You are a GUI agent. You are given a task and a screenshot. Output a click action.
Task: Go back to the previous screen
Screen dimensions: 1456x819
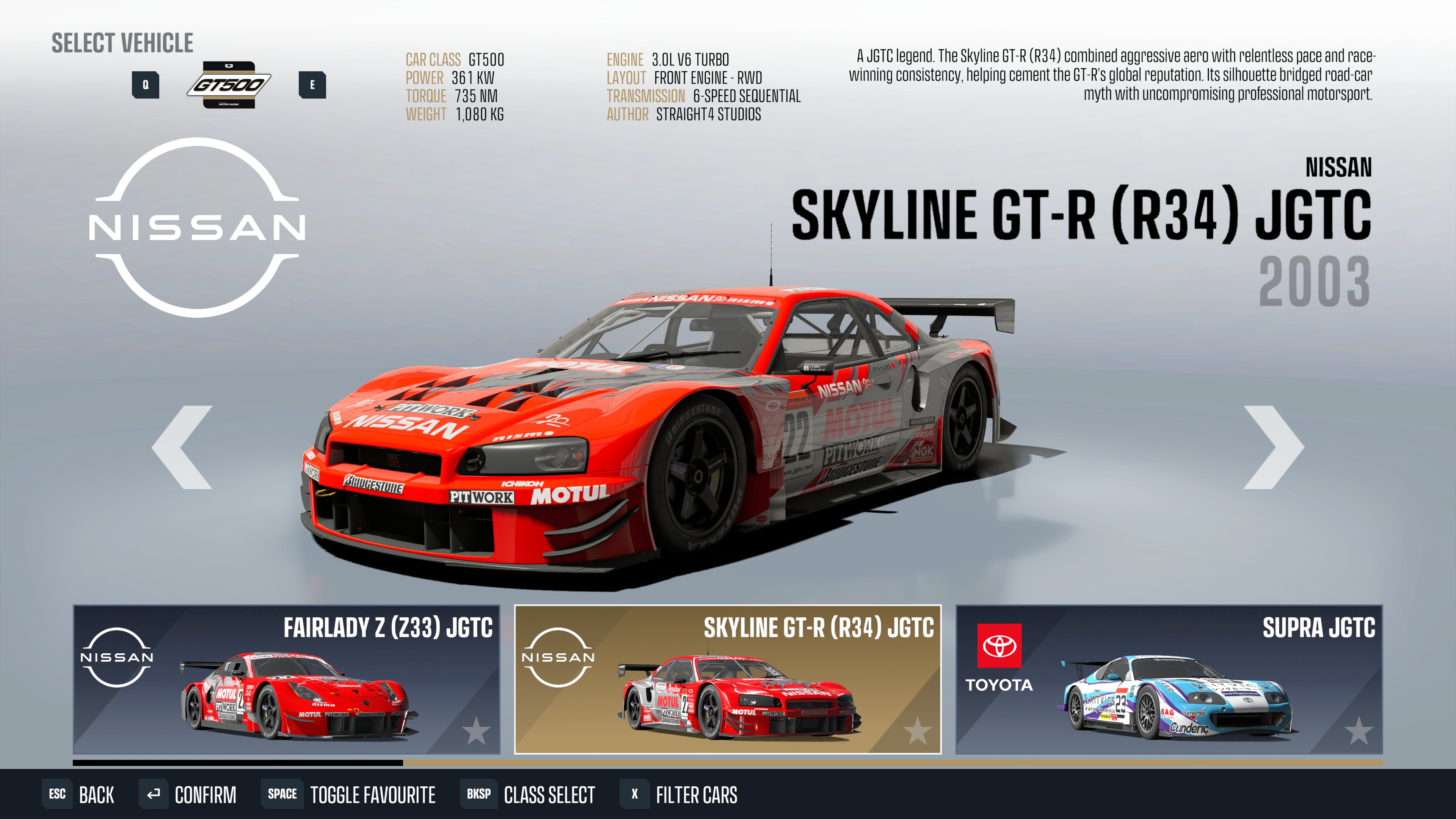[79, 794]
